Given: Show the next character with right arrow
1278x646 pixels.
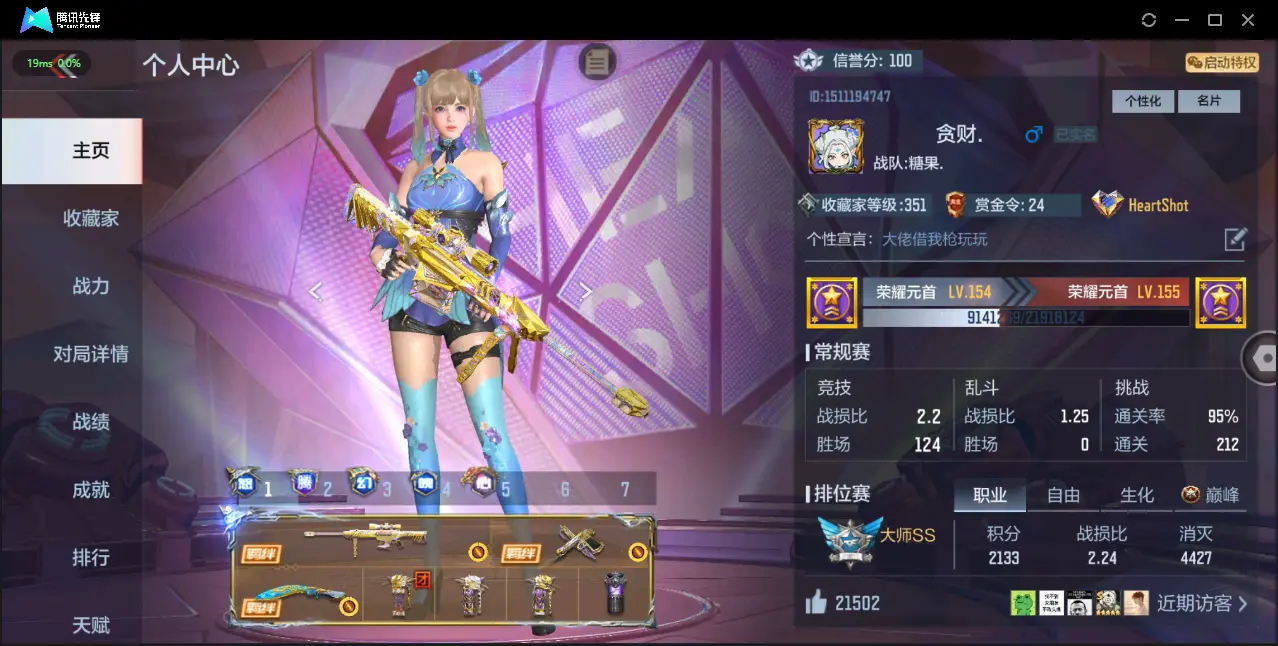Looking at the screenshot, I should click(x=587, y=291).
